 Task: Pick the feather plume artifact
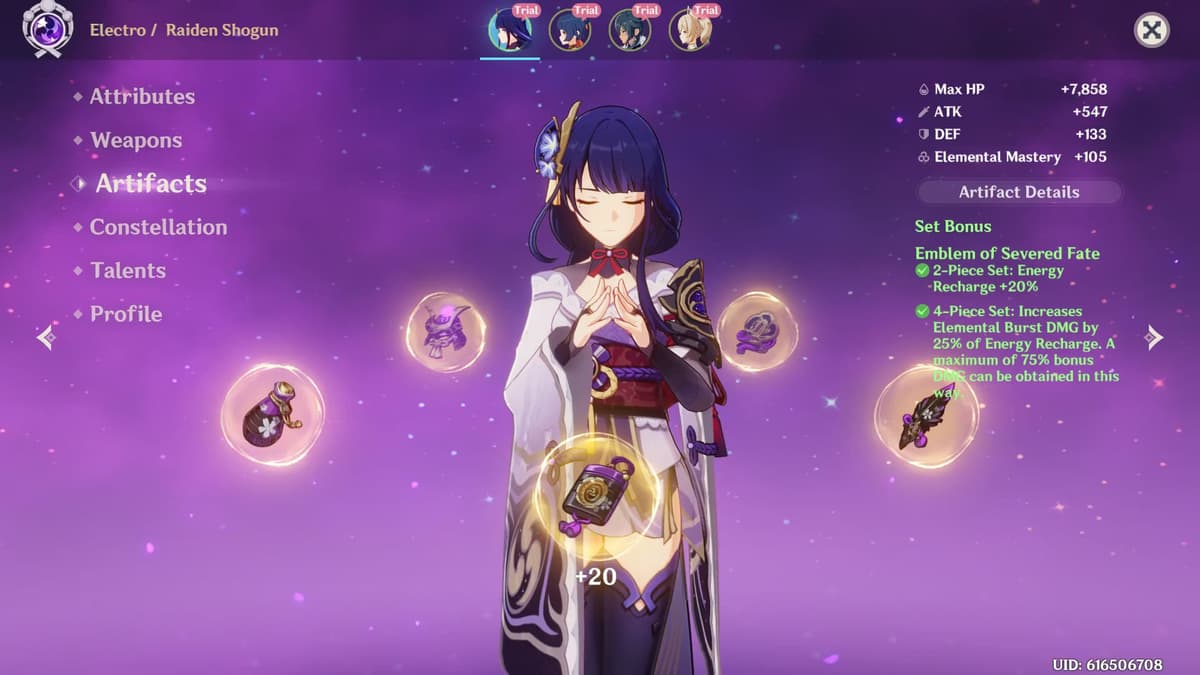point(926,415)
